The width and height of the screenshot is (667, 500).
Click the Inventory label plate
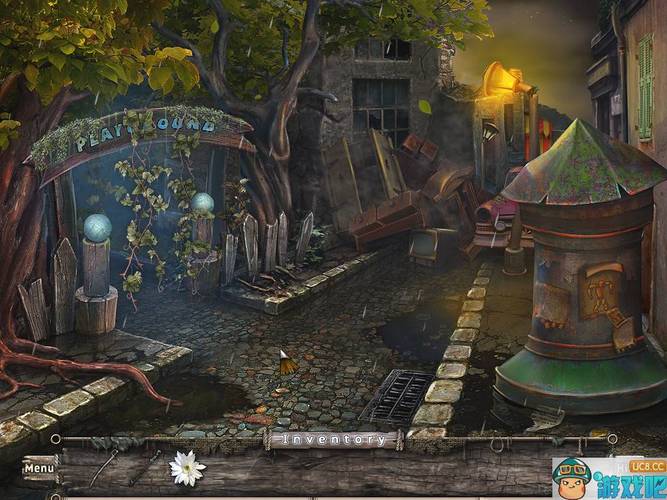click(333, 439)
